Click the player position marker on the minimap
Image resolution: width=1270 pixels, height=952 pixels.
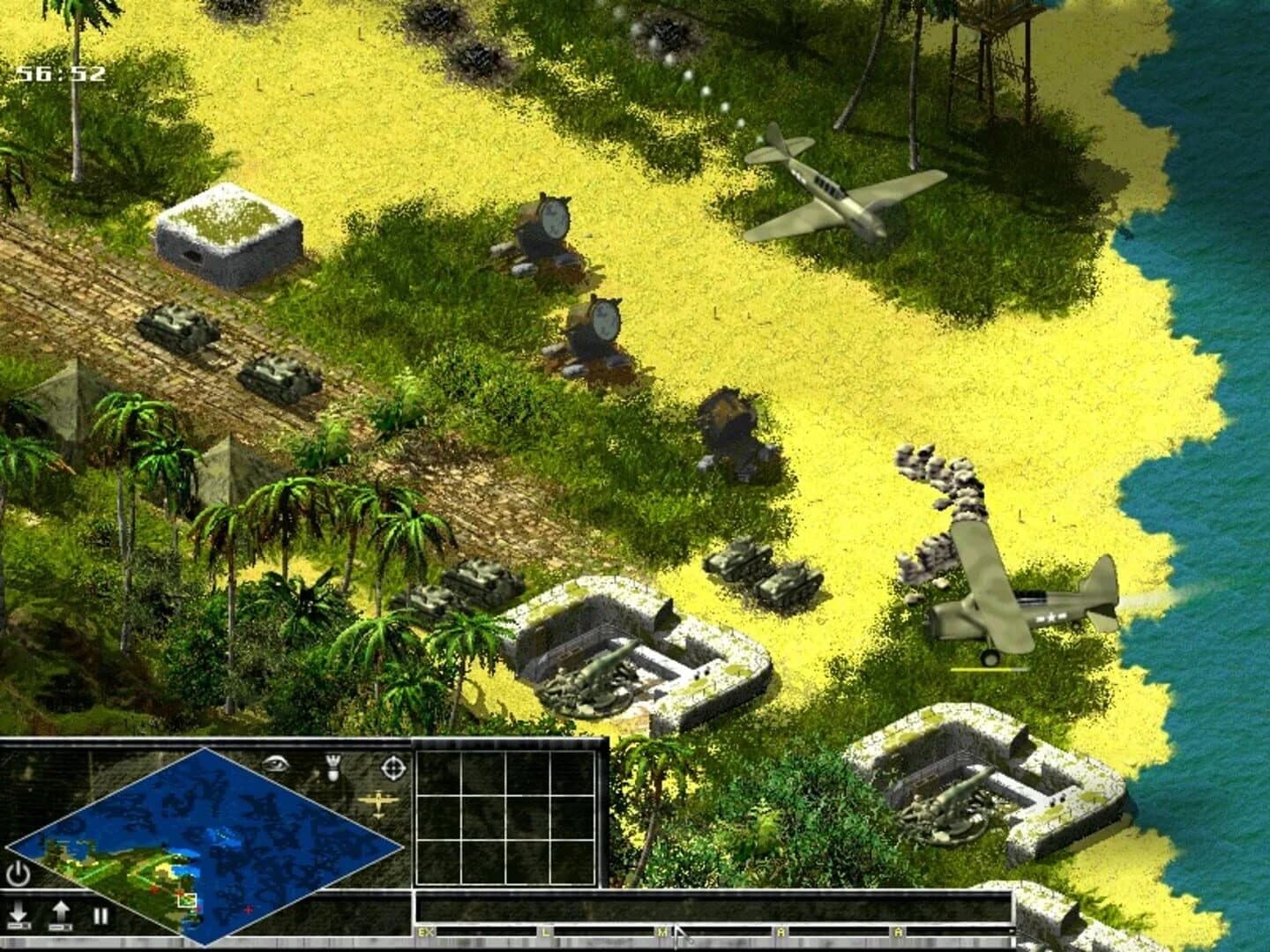(x=188, y=901)
